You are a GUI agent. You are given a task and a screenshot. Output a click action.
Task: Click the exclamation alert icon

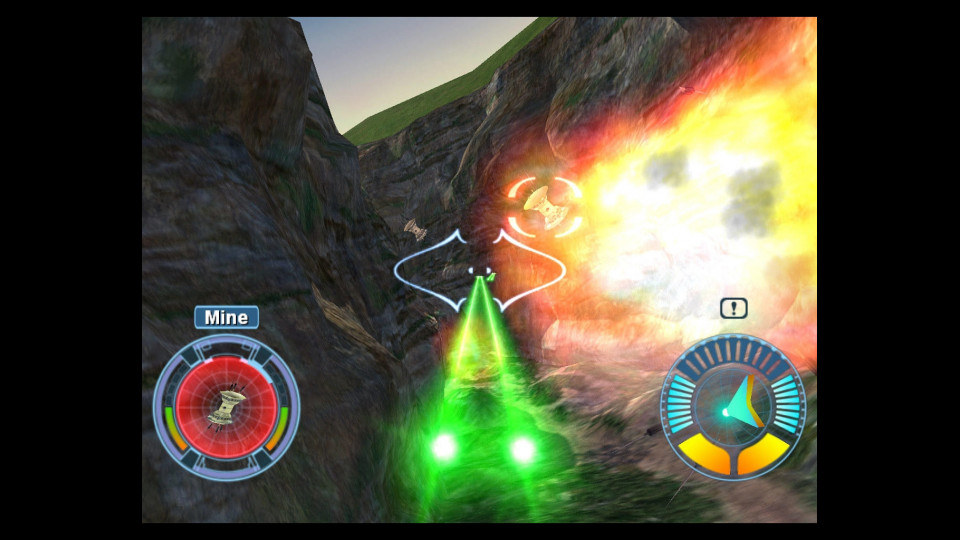(734, 309)
